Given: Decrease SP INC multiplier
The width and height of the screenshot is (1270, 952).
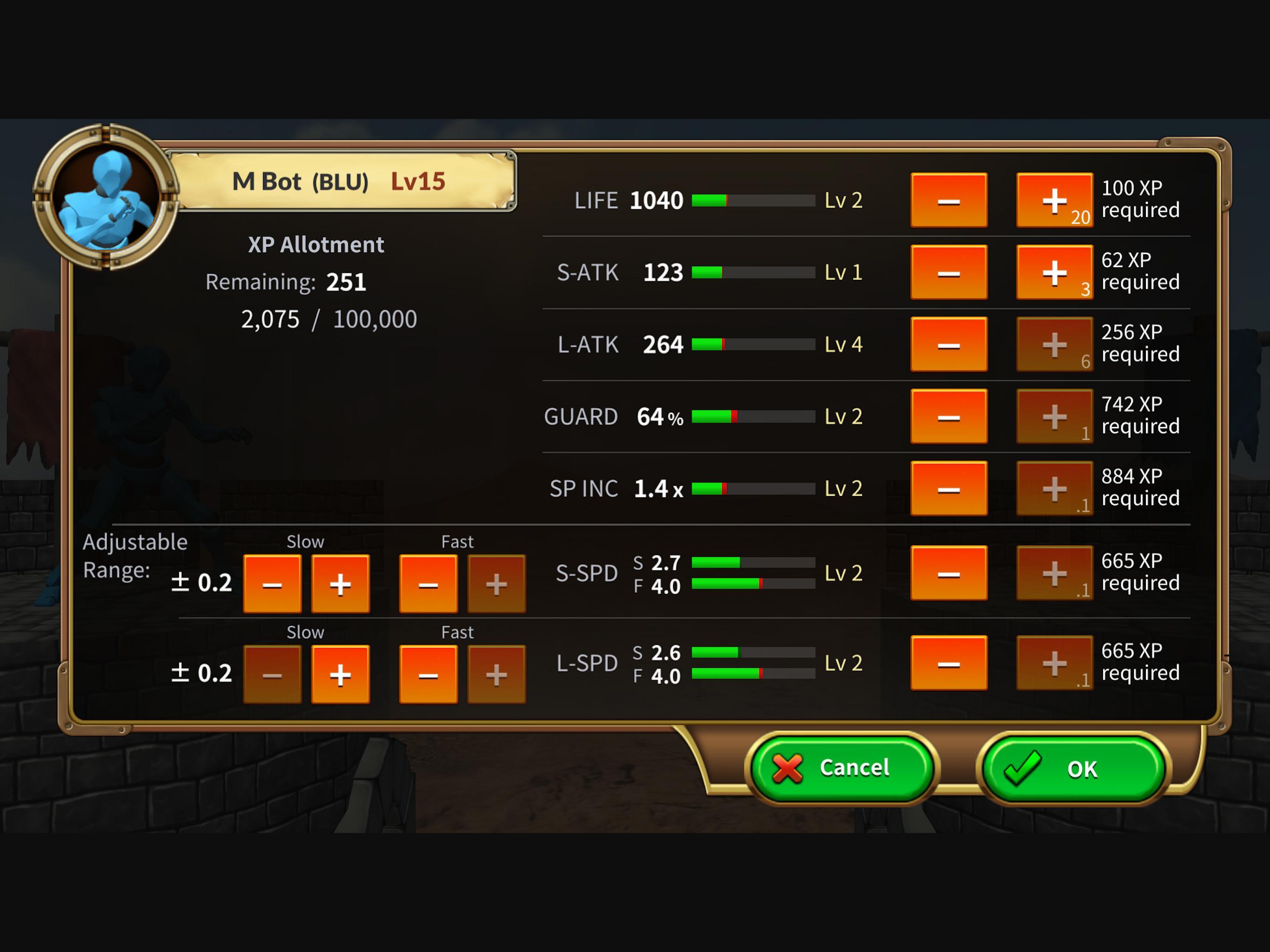Looking at the screenshot, I should (x=949, y=489).
